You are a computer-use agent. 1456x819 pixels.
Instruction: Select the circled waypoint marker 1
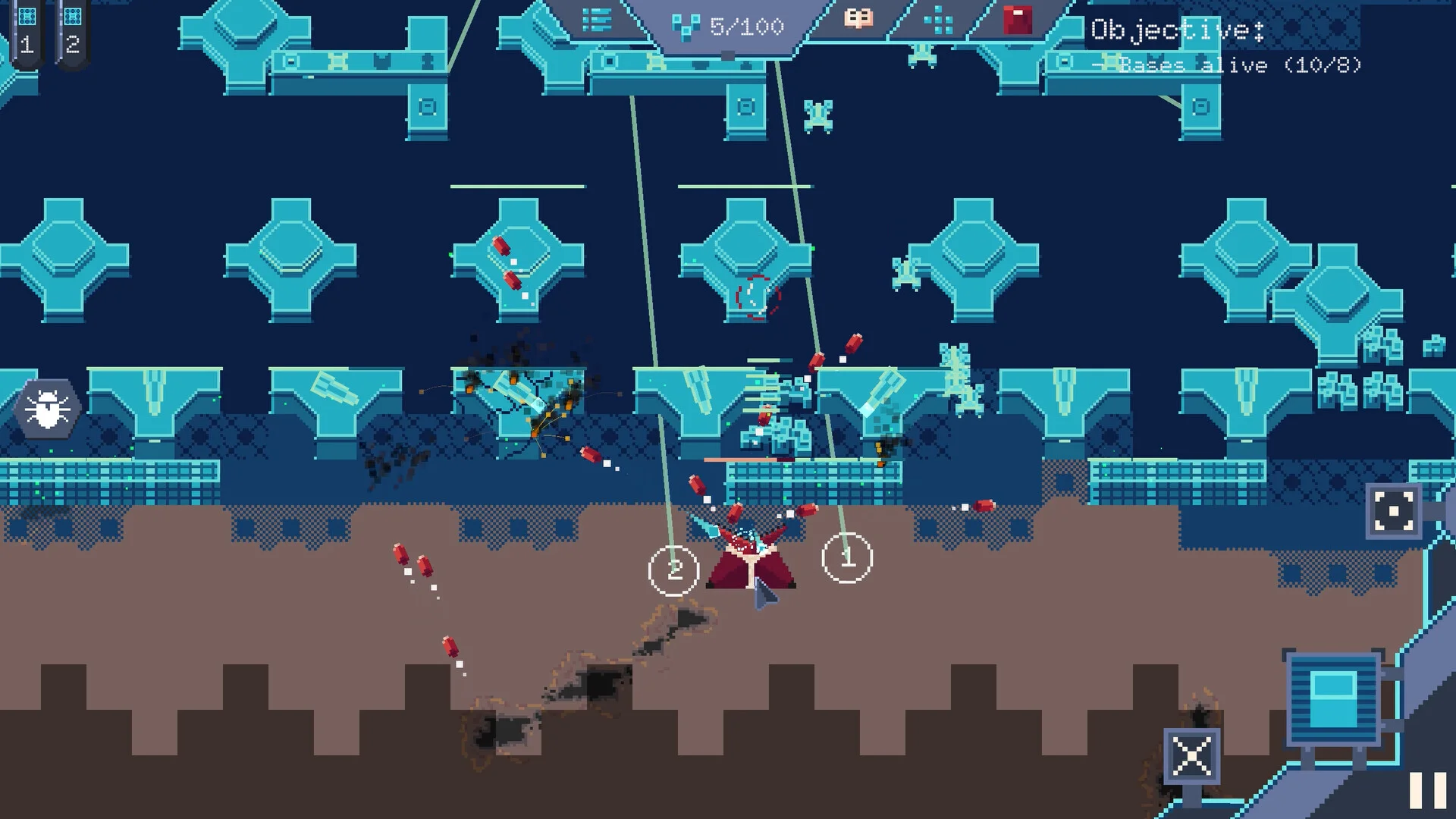(847, 558)
